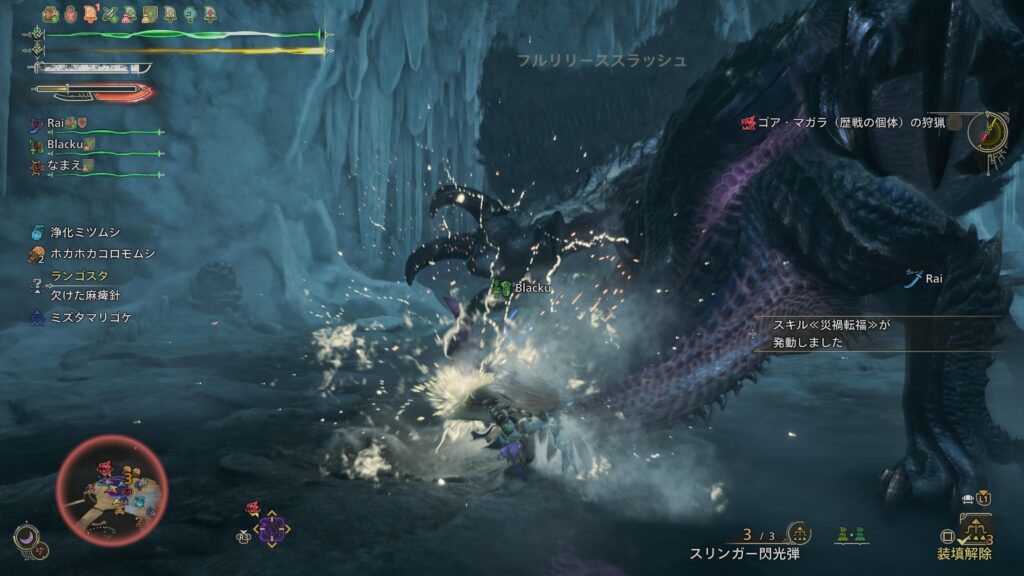Viewport: 1024px width, 576px height.
Task: Click the purple monster target lock-on icon
Action: pos(272,527)
